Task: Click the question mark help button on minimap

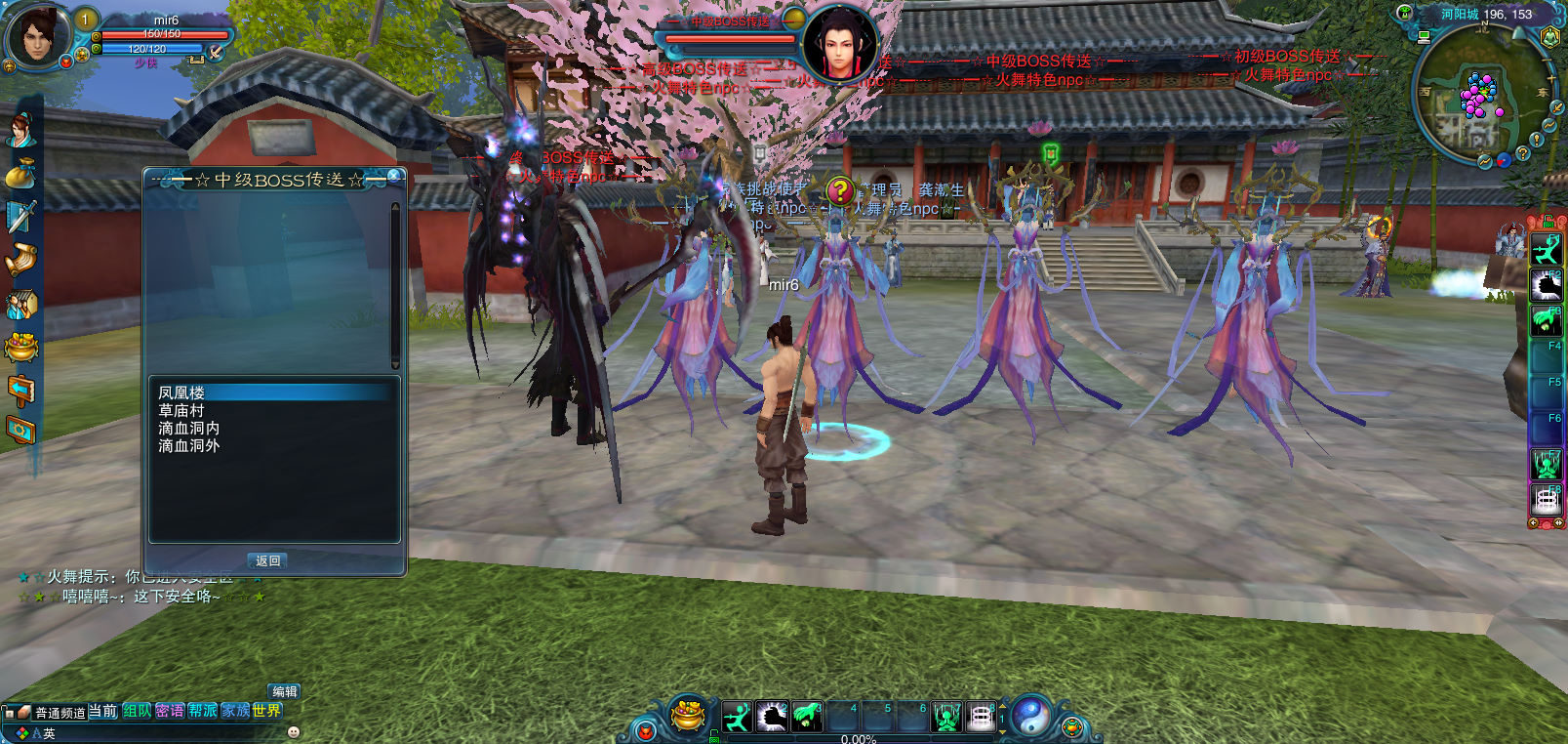Action: (1522, 153)
